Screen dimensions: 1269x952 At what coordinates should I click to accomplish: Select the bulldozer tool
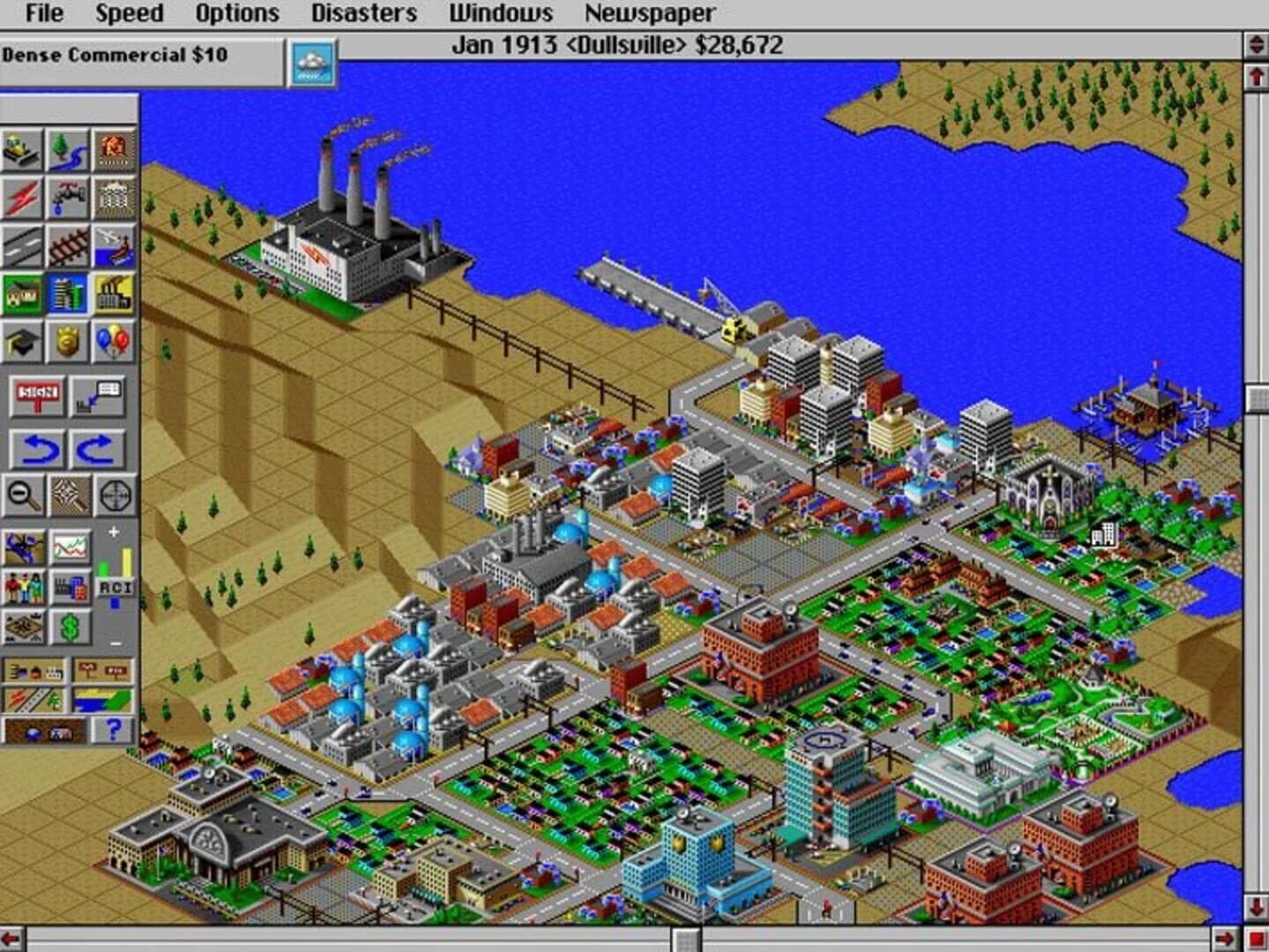[22, 146]
